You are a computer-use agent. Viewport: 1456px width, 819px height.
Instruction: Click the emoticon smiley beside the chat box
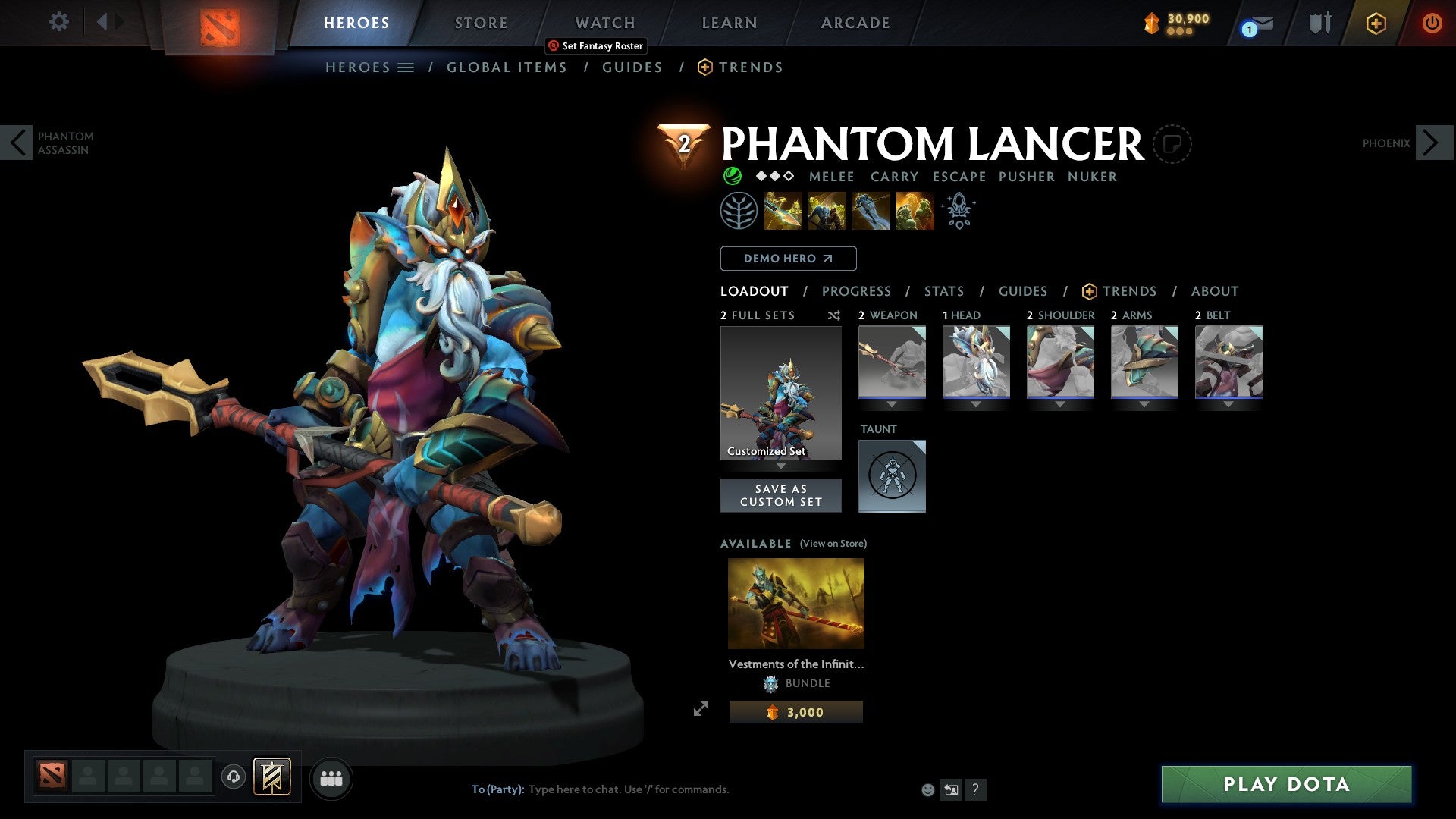(x=927, y=789)
